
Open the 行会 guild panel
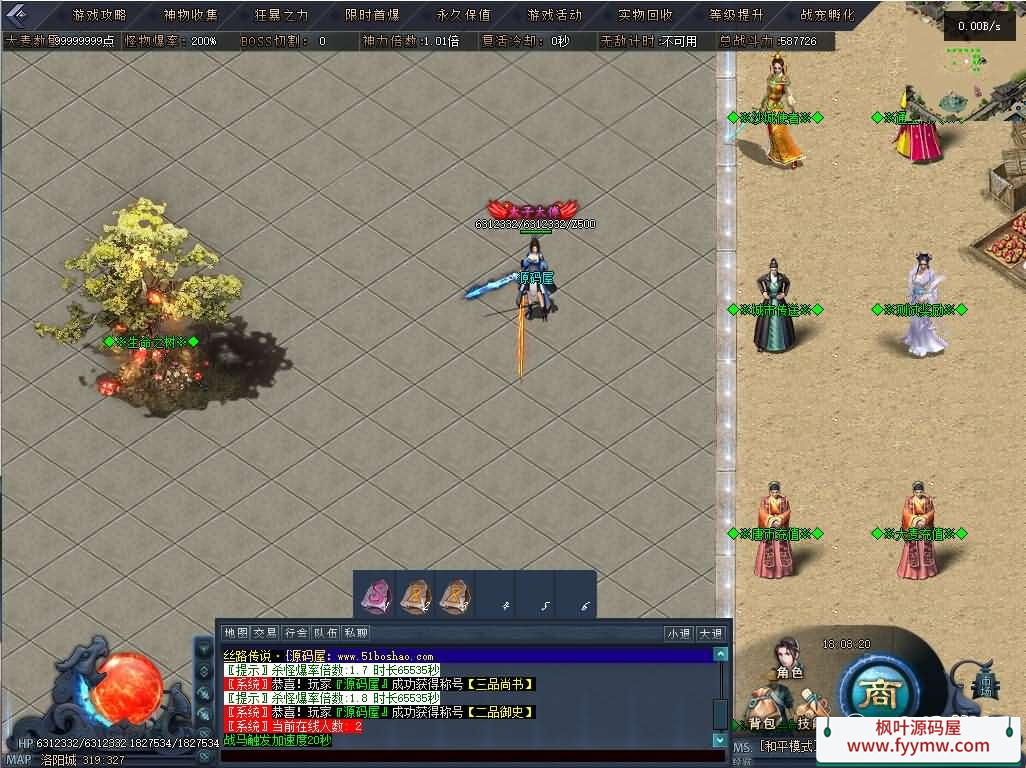point(295,633)
